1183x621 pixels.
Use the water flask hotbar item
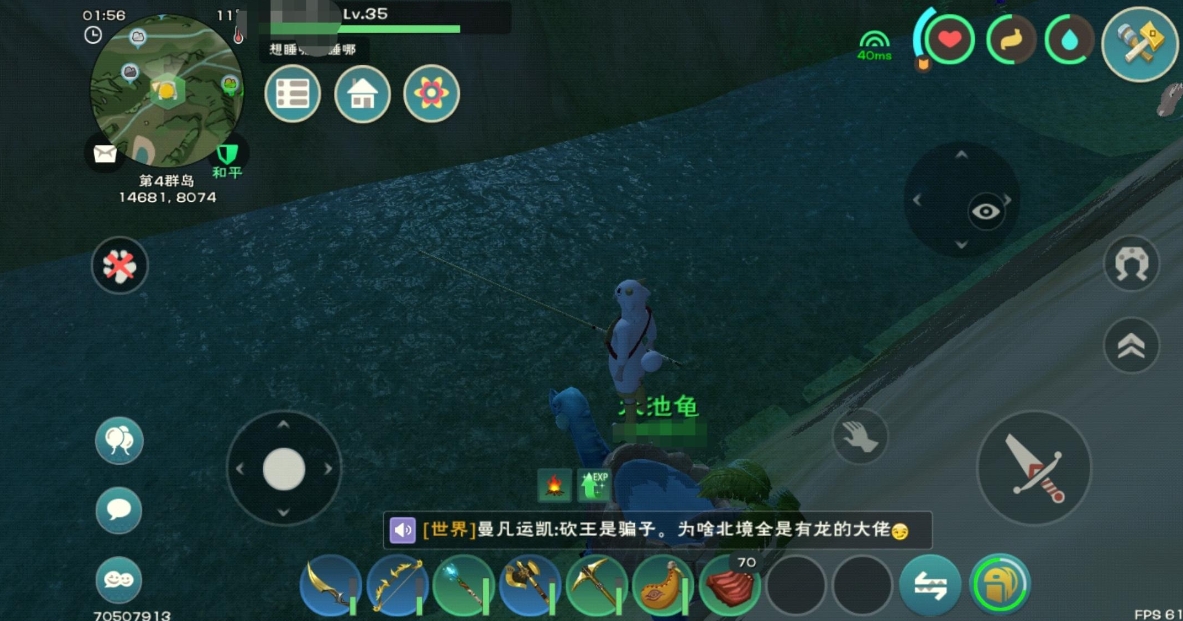(x=664, y=585)
